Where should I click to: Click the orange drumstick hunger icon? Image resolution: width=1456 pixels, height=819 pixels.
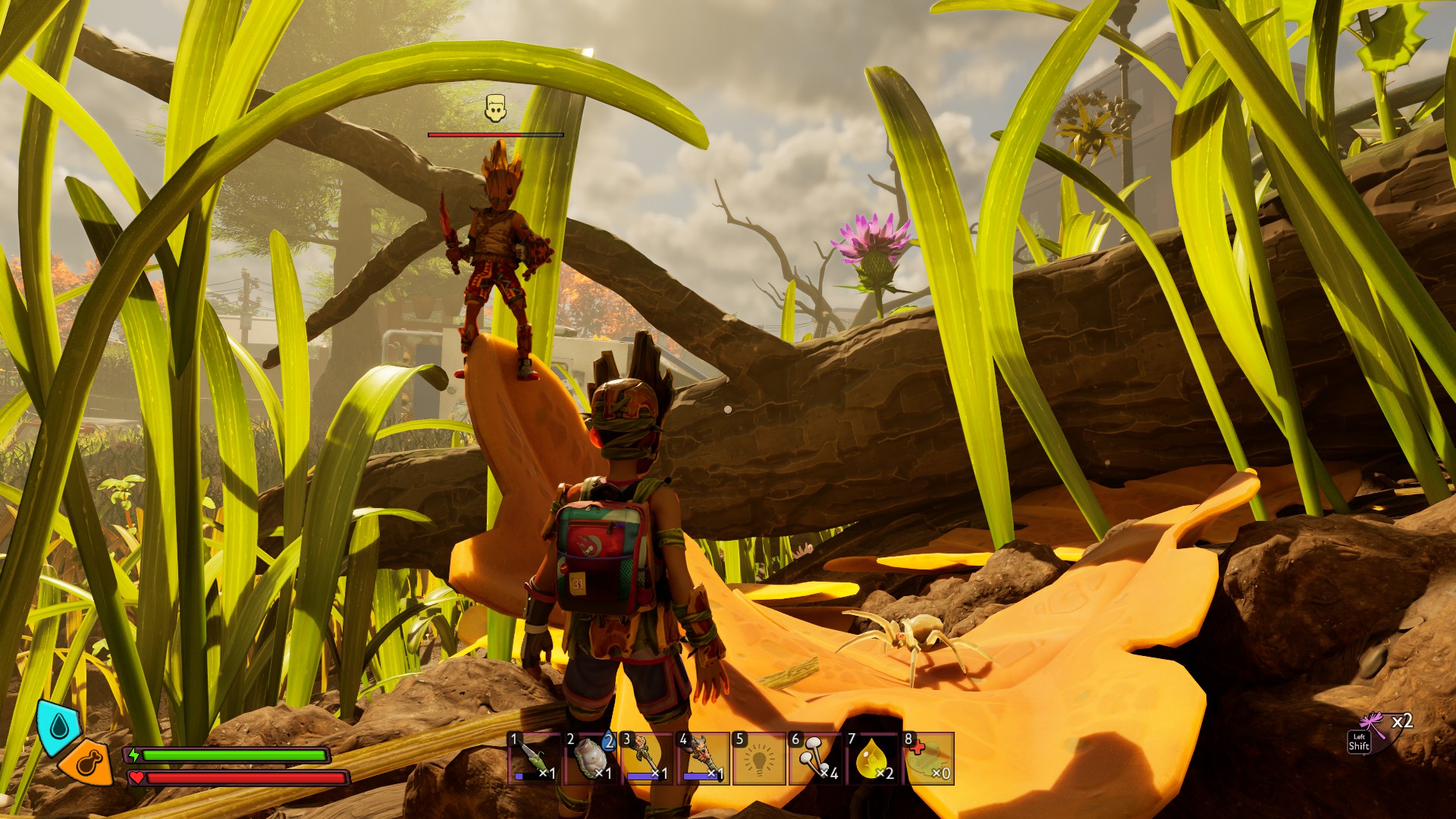(x=87, y=762)
